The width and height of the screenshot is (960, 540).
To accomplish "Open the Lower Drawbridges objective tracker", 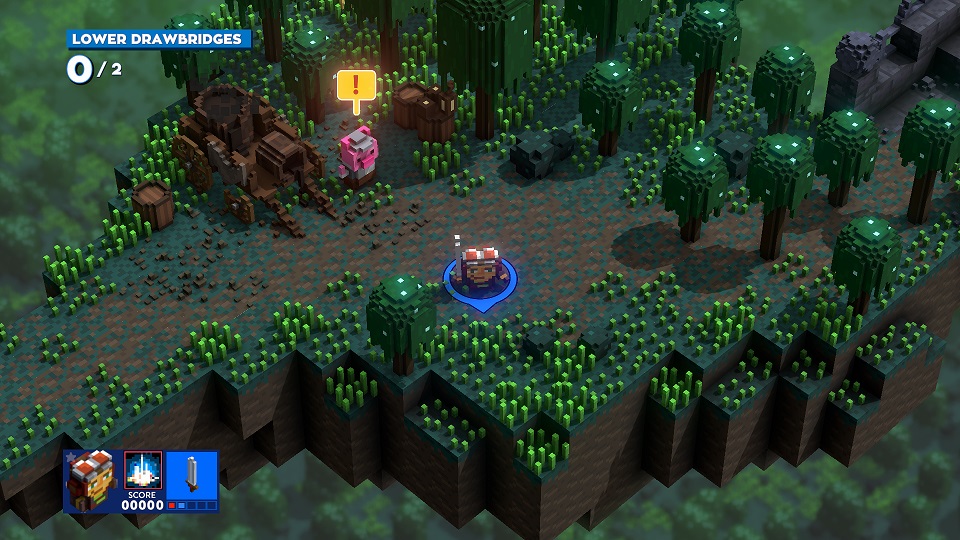I will click(159, 40).
